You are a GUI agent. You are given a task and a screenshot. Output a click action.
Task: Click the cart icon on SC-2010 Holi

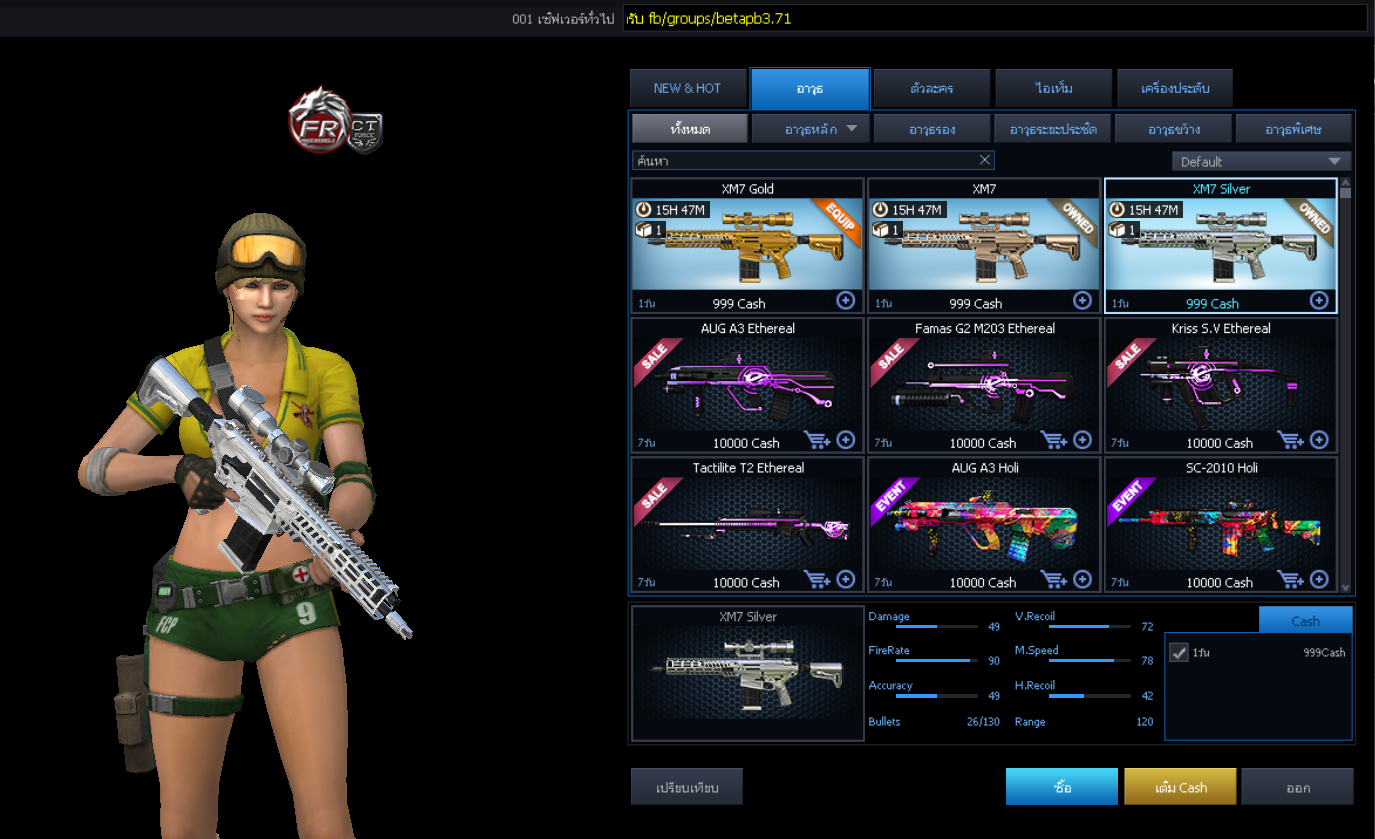click(x=1292, y=579)
